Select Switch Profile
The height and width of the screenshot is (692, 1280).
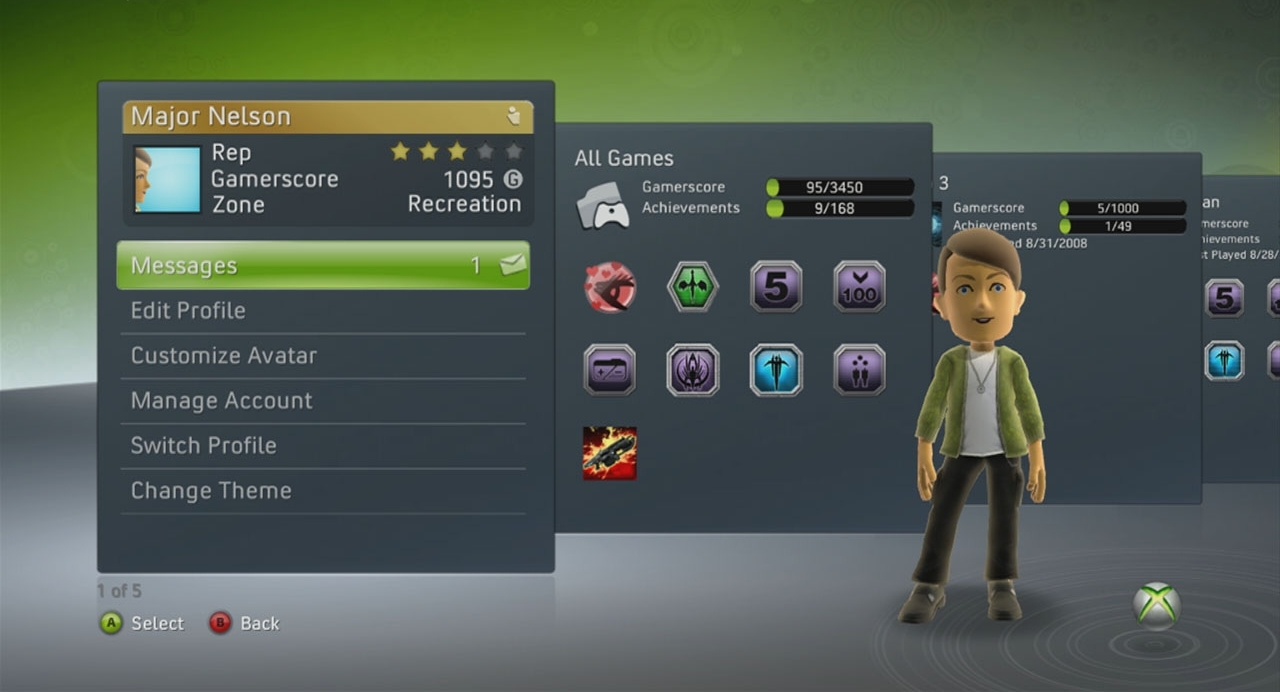coord(323,446)
